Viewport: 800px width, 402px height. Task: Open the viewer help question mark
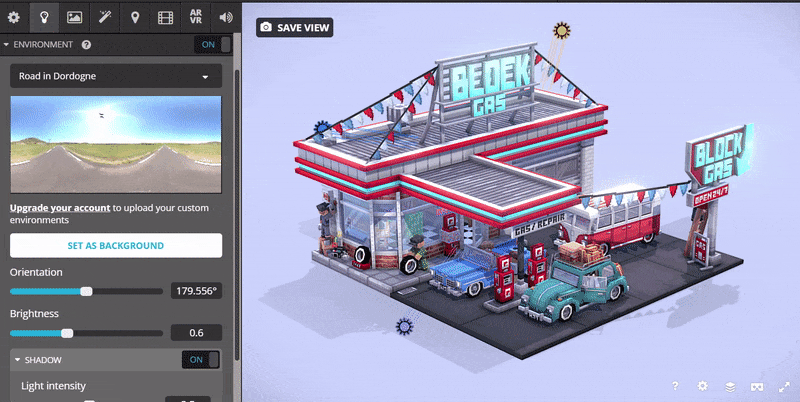point(675,386)
